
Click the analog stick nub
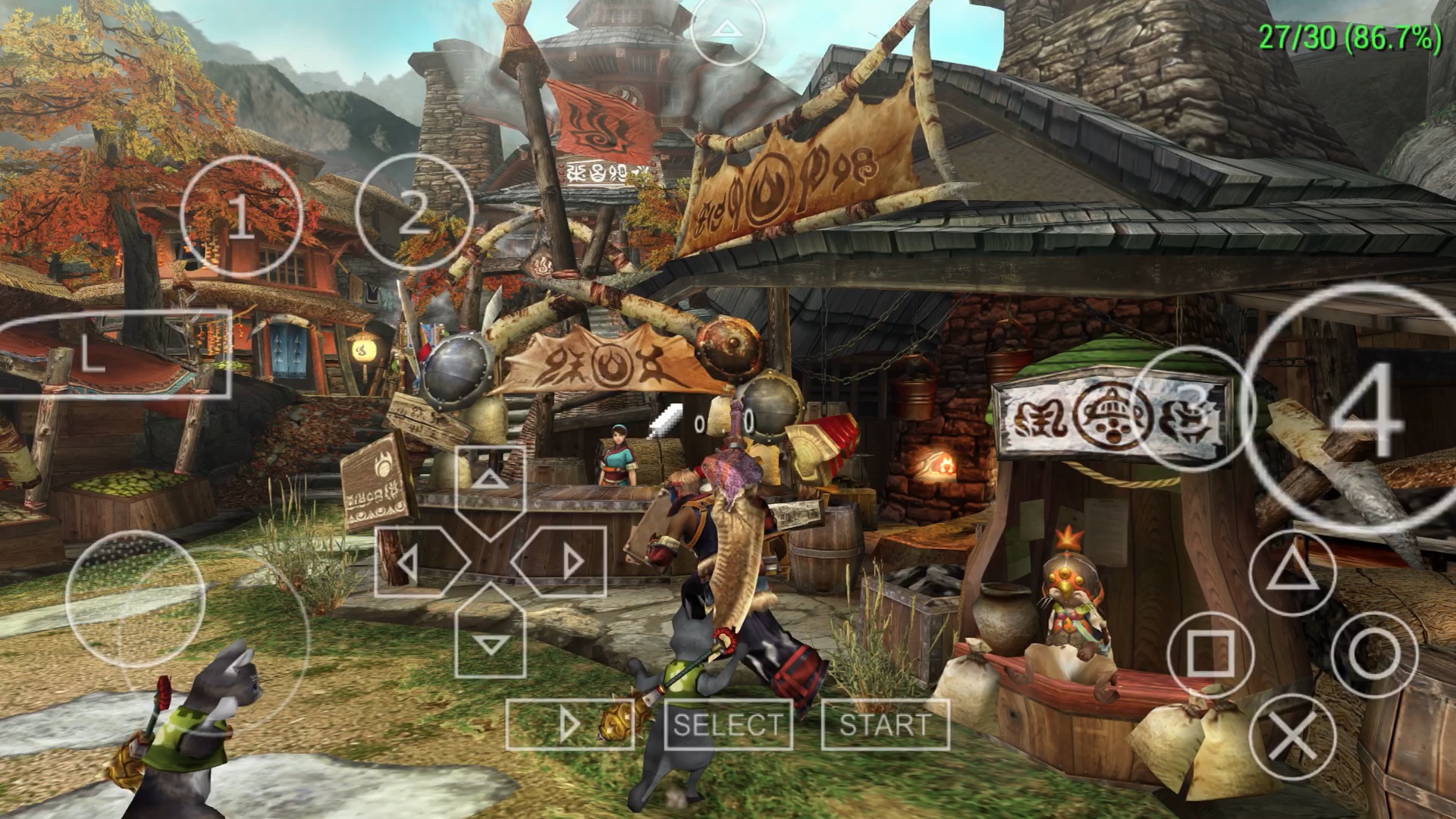(135, 599)
